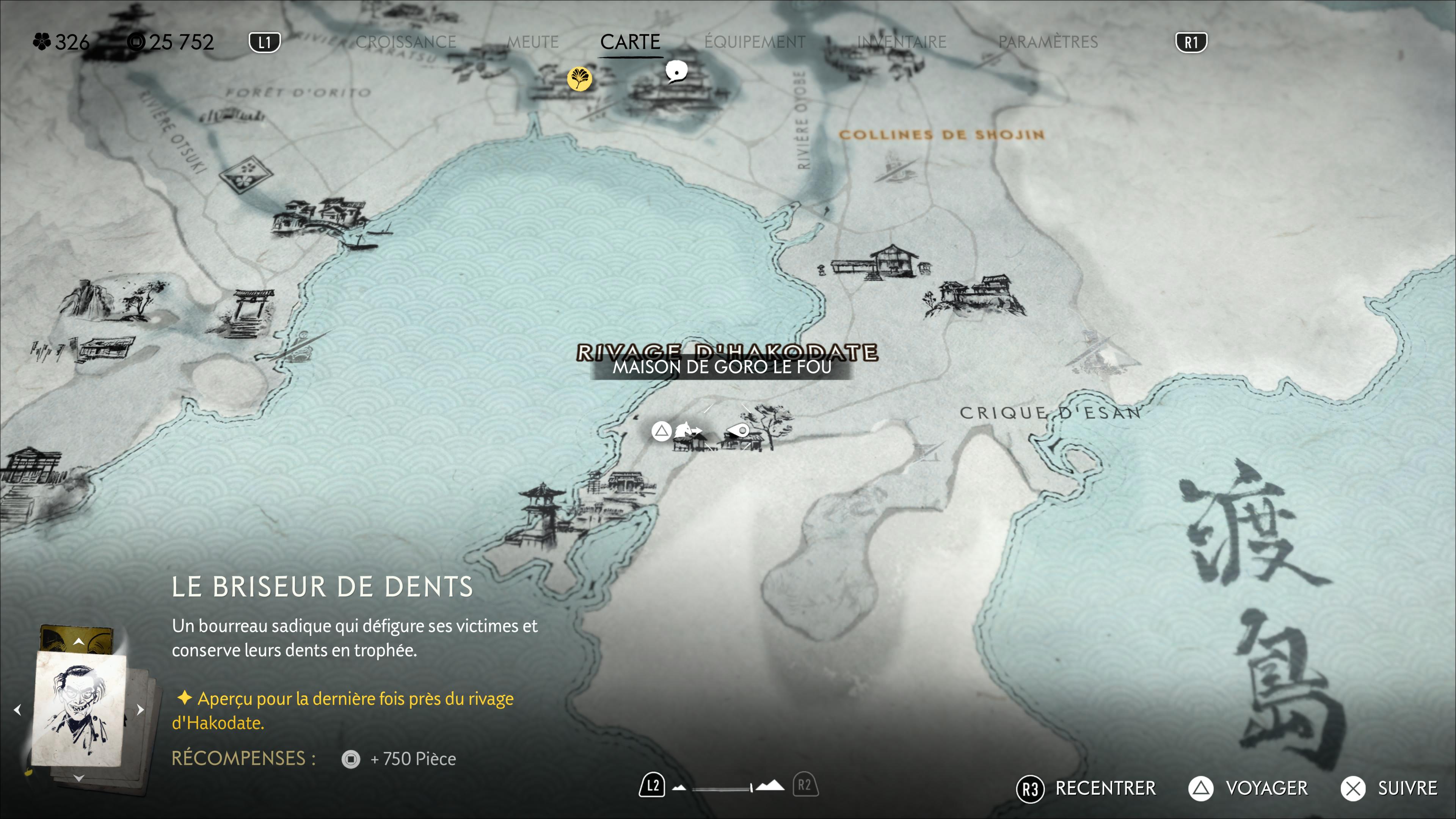Select the Carte tab
This screenshot has height=819, width=1456.
click(630, 42)
